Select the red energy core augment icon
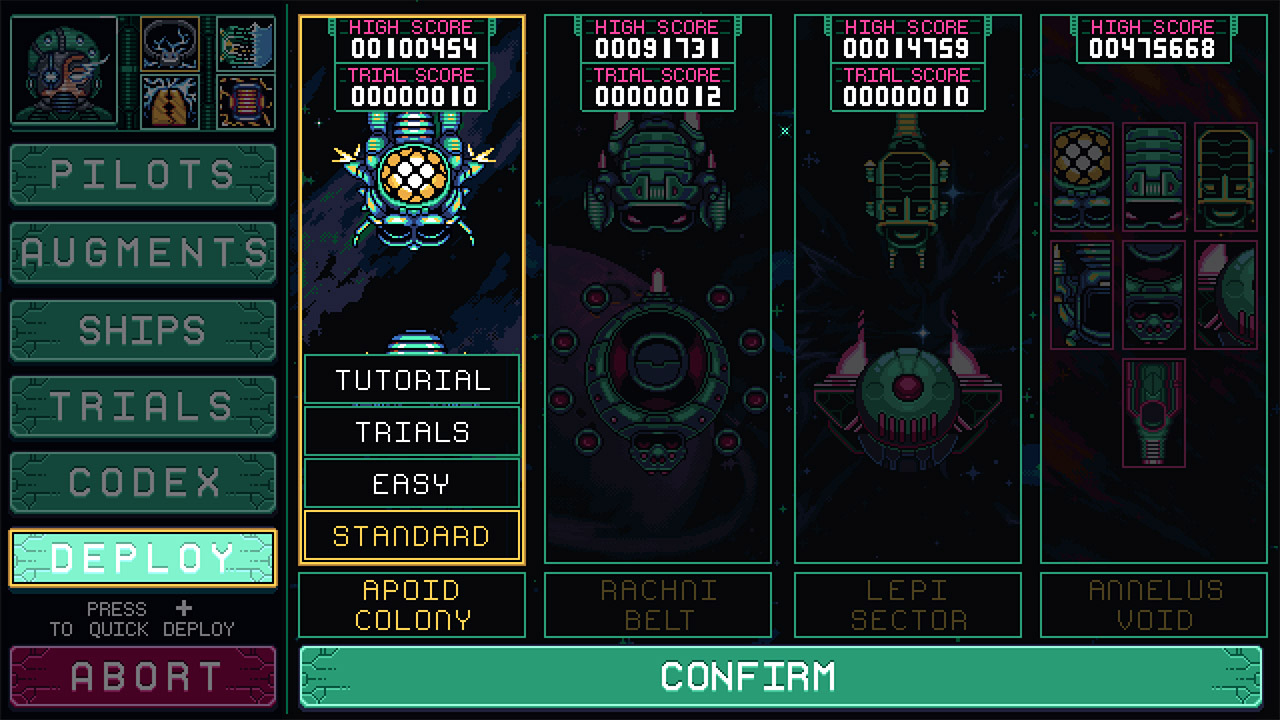Screen dimensions: 1280x720 (x=245, y=102)
